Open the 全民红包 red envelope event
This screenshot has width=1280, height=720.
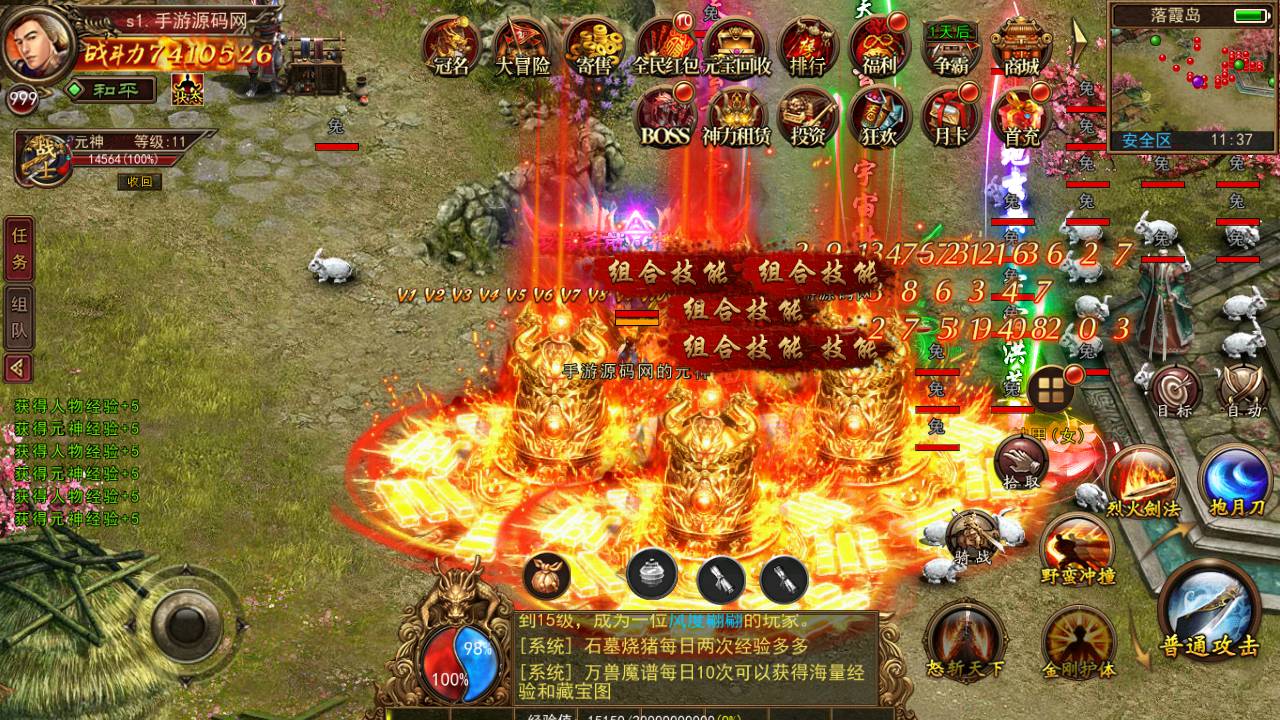[x=667, y=46]
